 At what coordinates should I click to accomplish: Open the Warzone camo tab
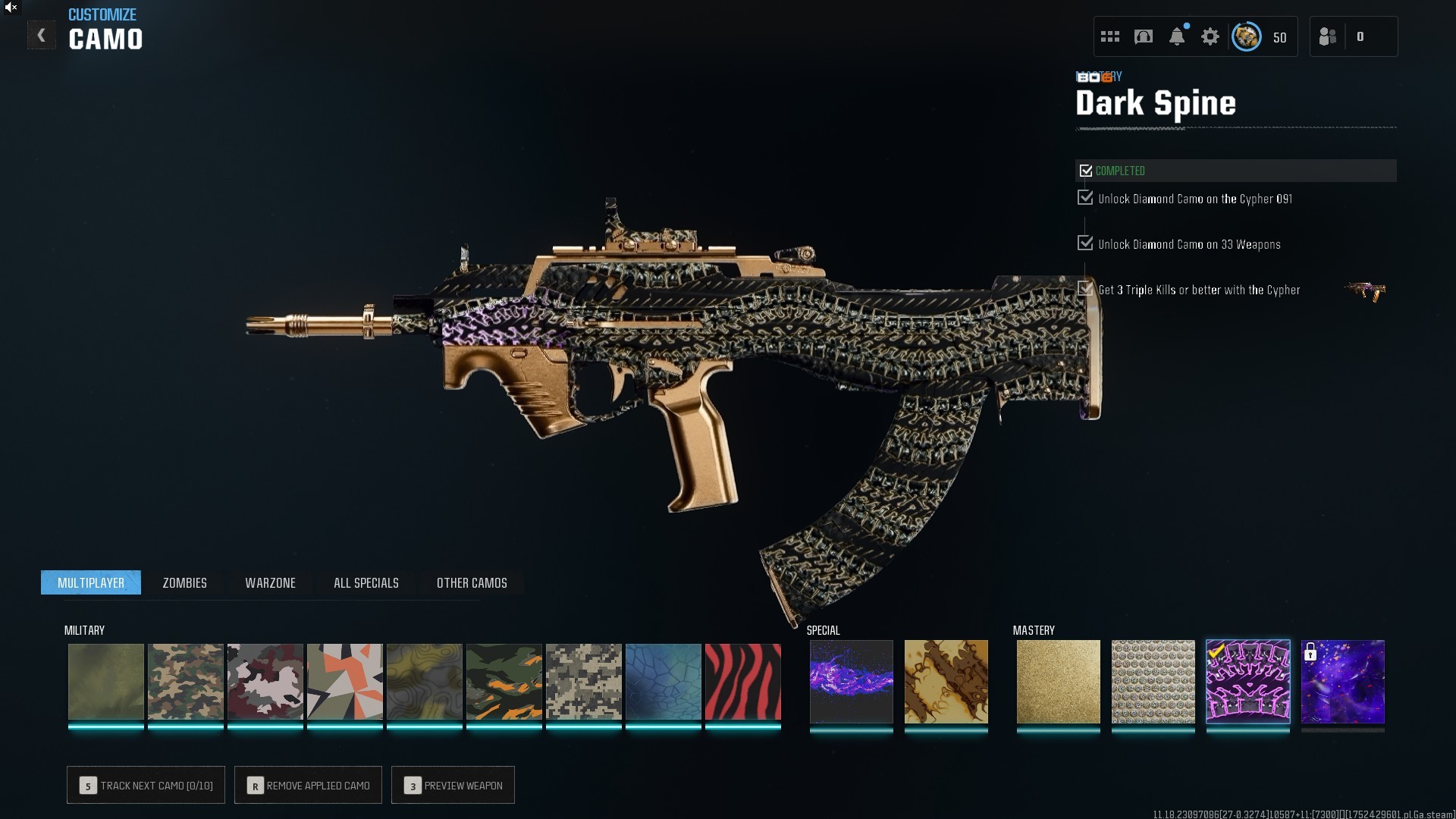point(270,582)
